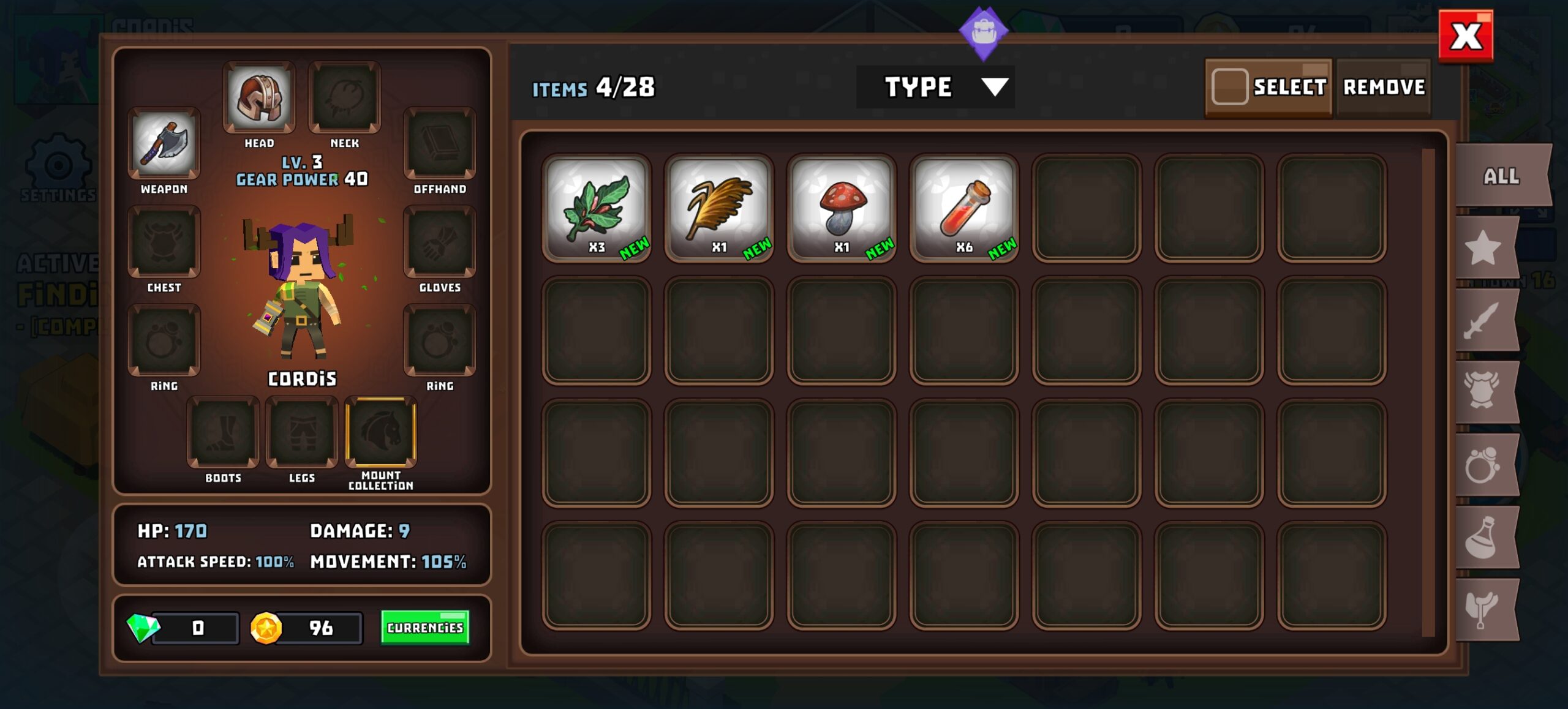The height and width of the screenshot is (709, 1568).
Task: Show the potion flask consumables tab
Action: click(1483, 538)
